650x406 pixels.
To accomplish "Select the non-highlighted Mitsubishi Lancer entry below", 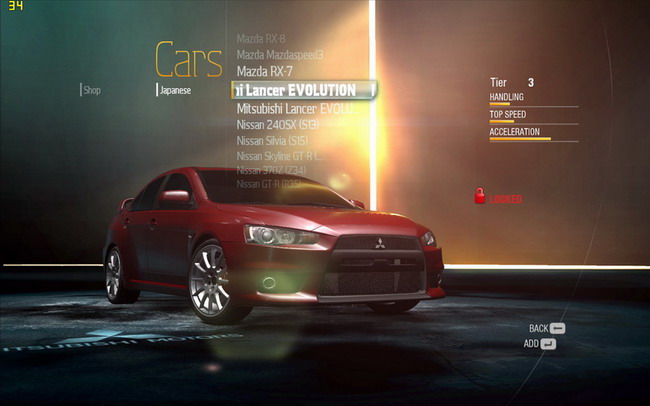I will click(296, 108).
